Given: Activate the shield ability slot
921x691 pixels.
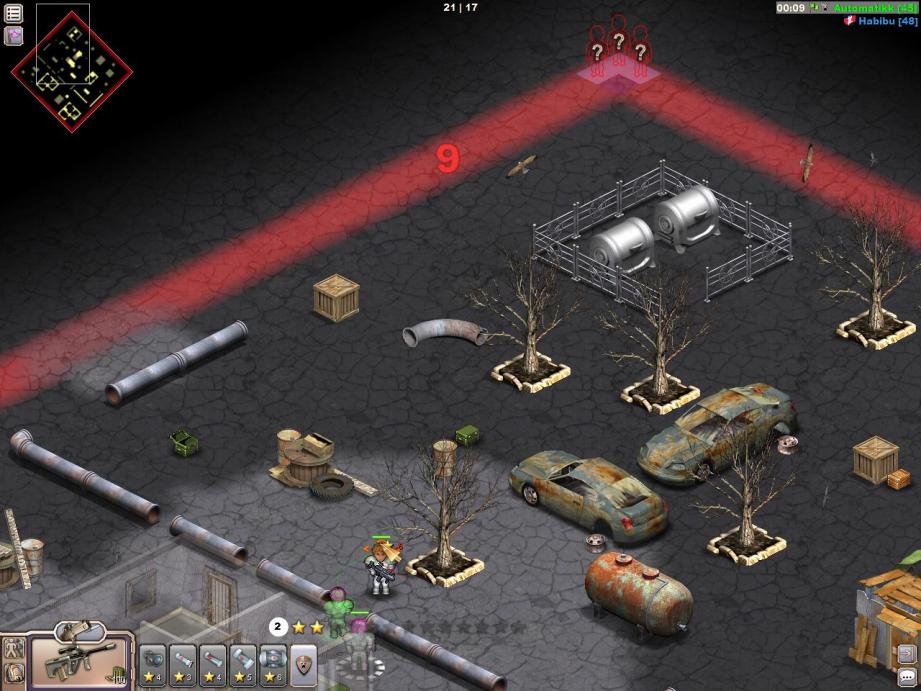Looking at the screenshot, I should [x=303, y=662].
